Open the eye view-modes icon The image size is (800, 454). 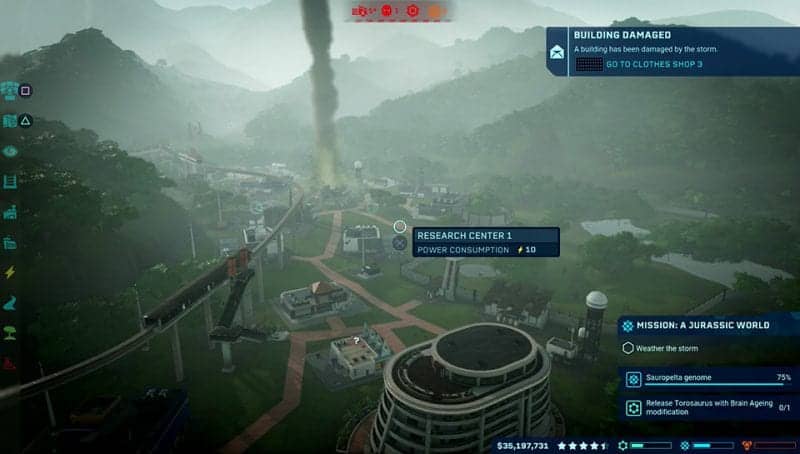click(10, 151)
